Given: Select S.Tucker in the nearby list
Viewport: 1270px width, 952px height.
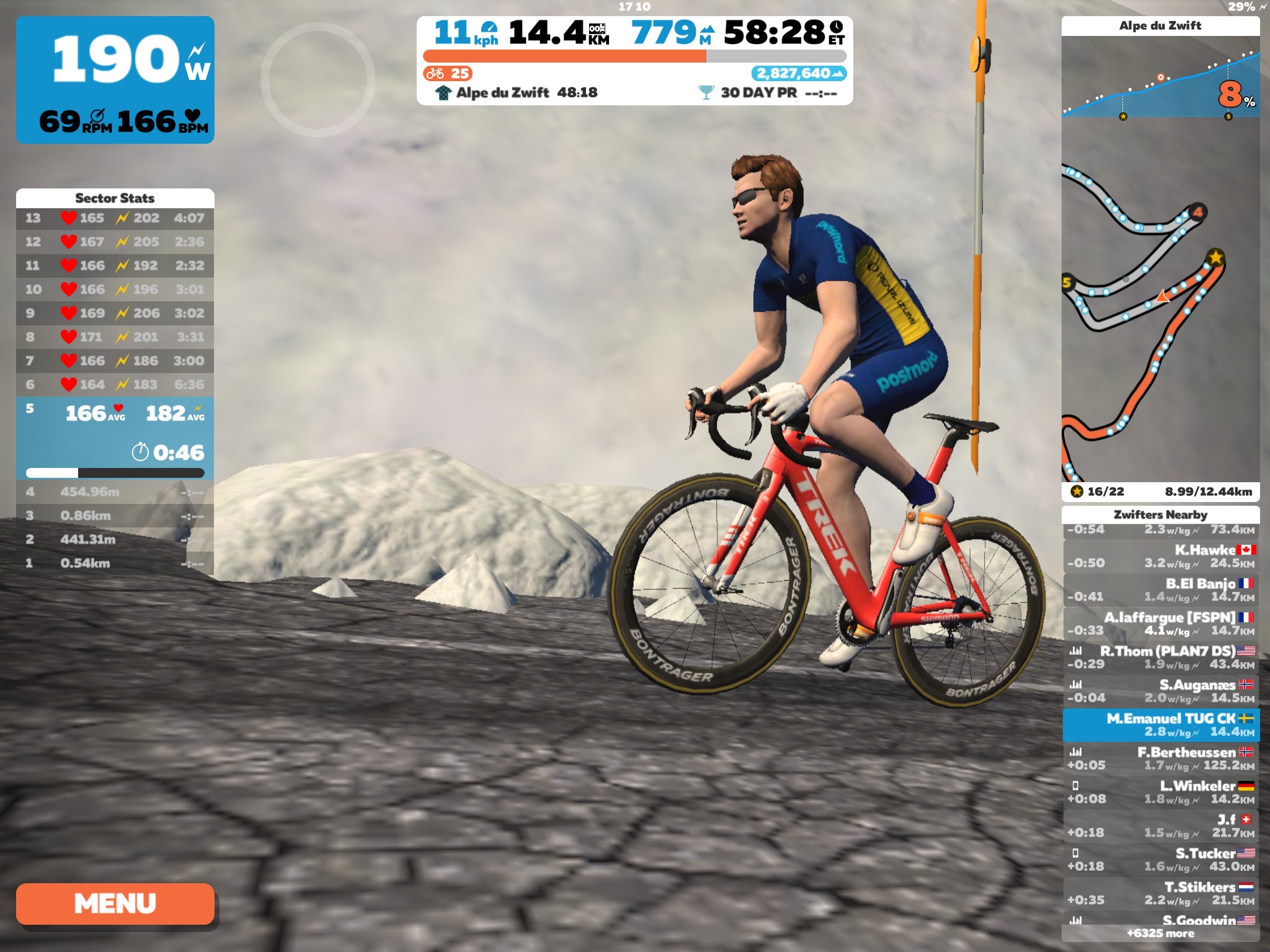Looking at the screenshot, I should click(1160, 860).
